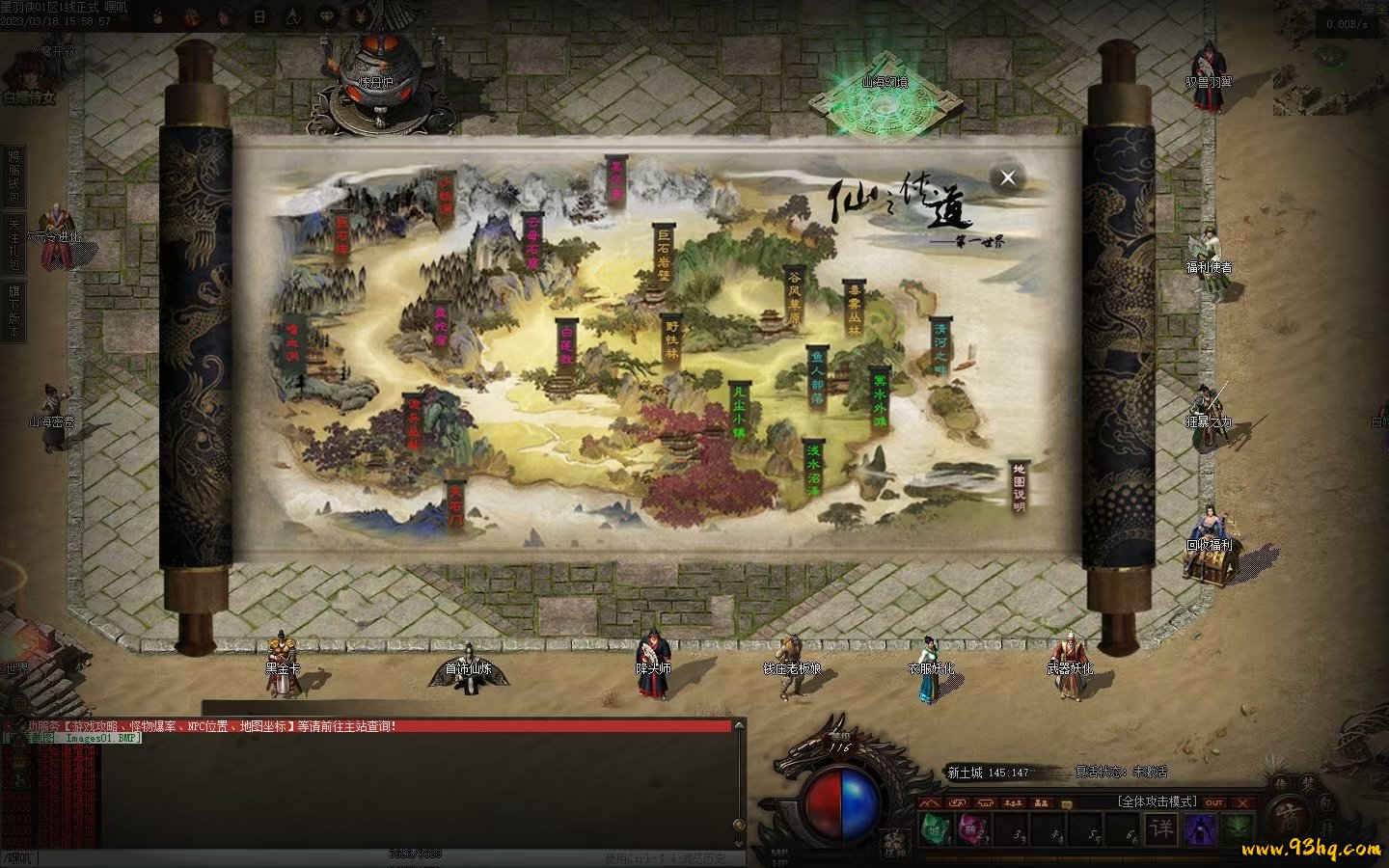Choose the 浅水沼泽 banner

coord(814,470)
